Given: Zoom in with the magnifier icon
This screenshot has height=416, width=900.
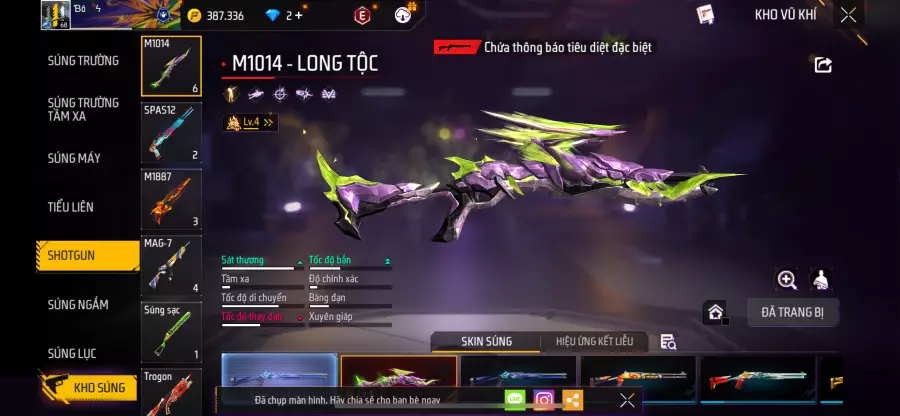Looking at the screenshot, I should (x=787, y=280).
